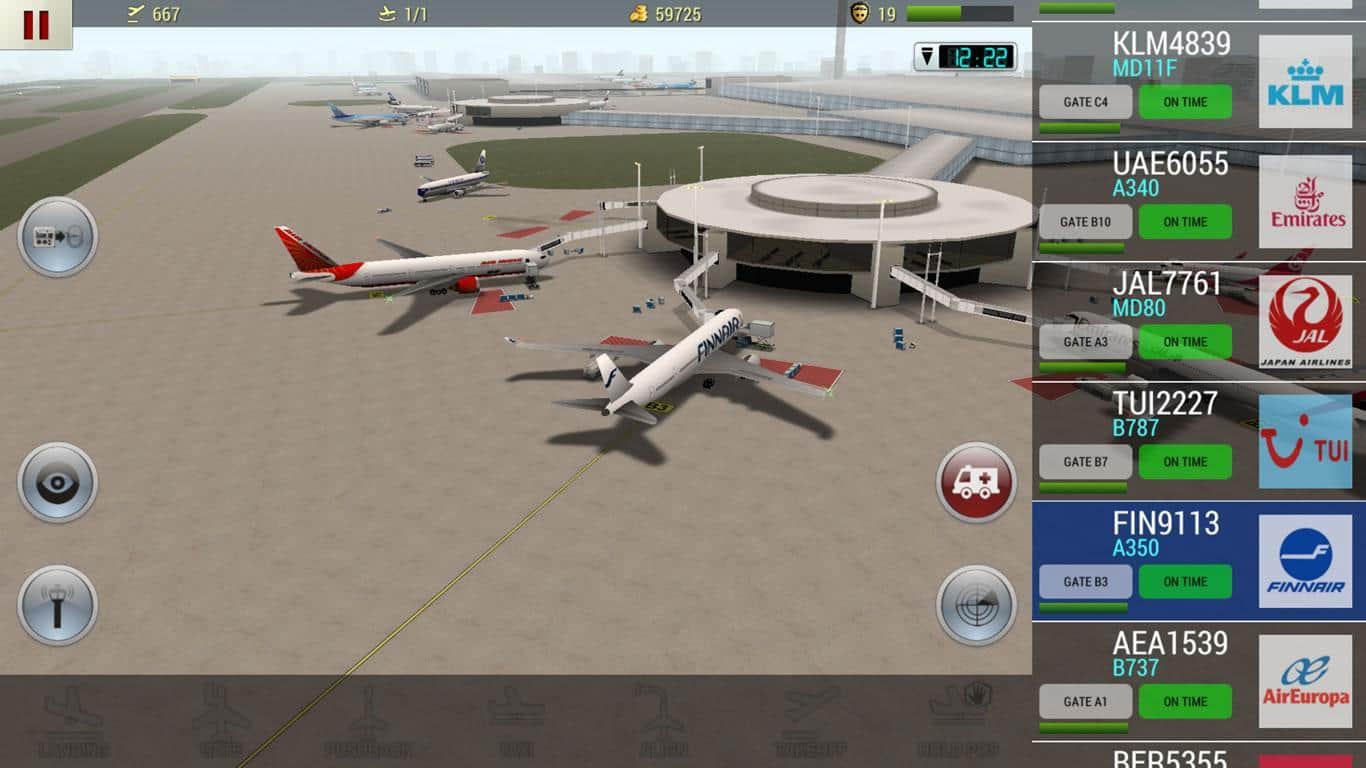Click the dimmed Landing command
This screenshot has height=768, width=1366.
[x=74, y=722]
